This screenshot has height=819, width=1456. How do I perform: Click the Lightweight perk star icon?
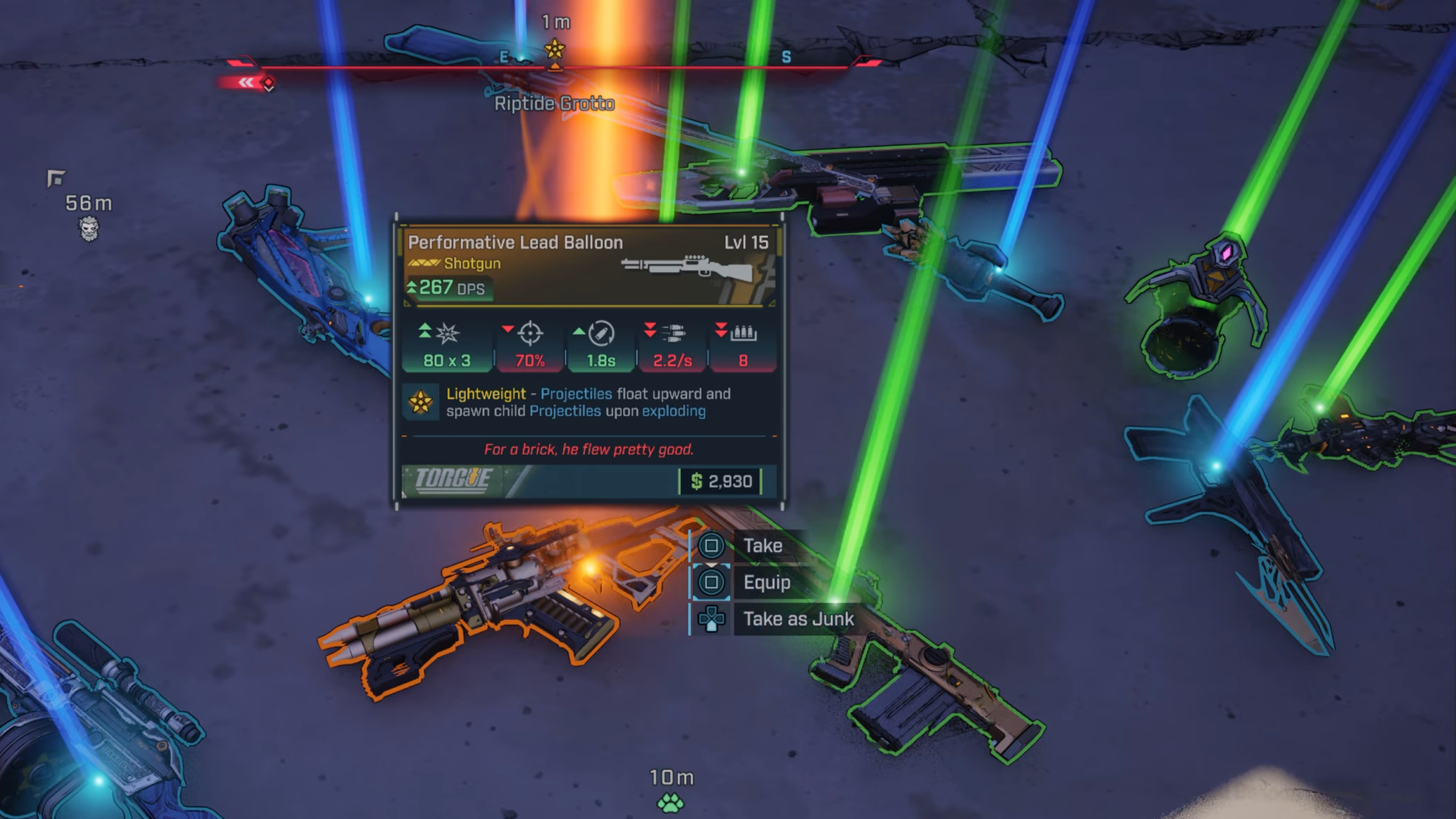coord(421,402)
